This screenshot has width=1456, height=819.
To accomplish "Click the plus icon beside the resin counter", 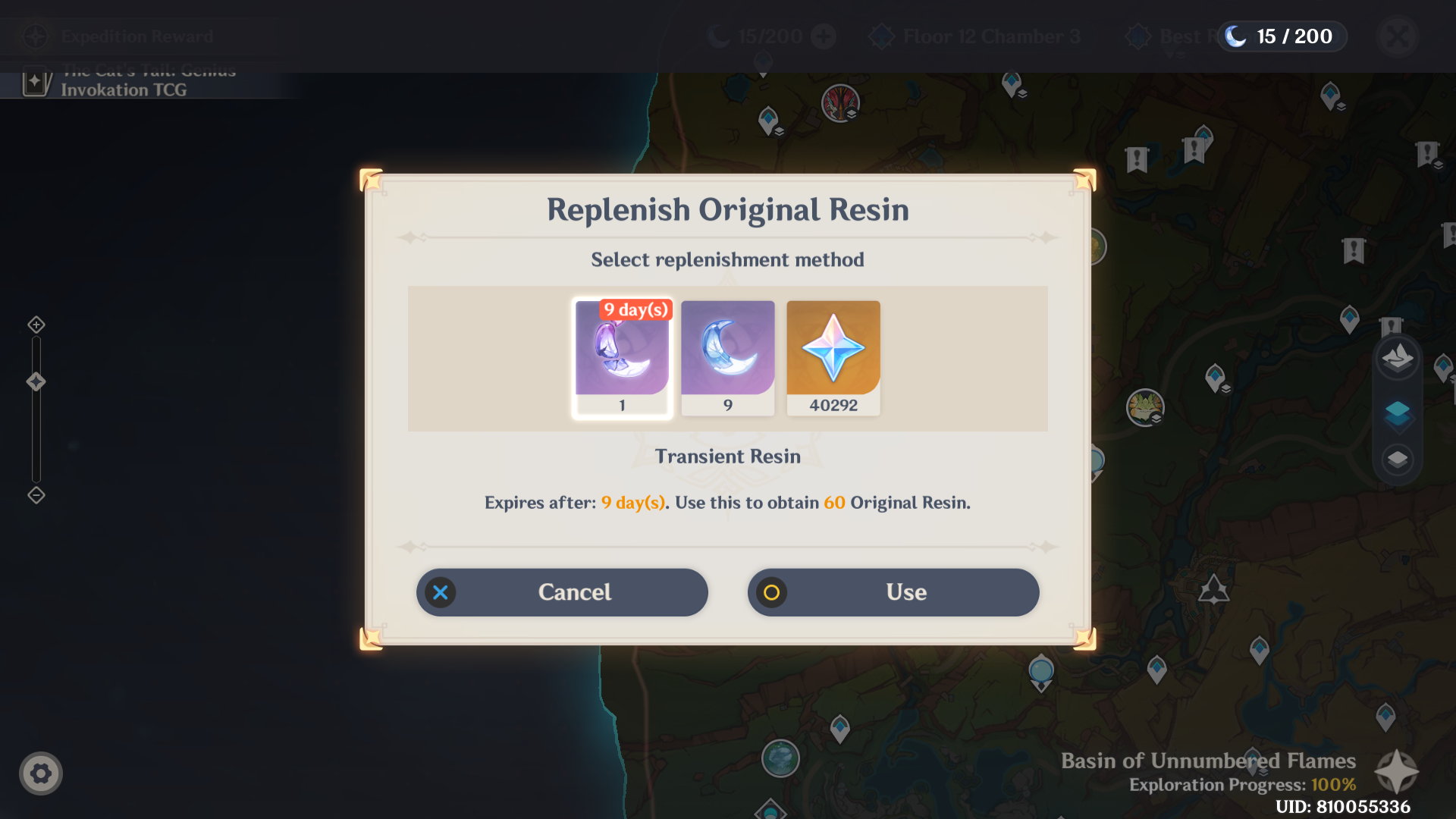I will 824,36.
